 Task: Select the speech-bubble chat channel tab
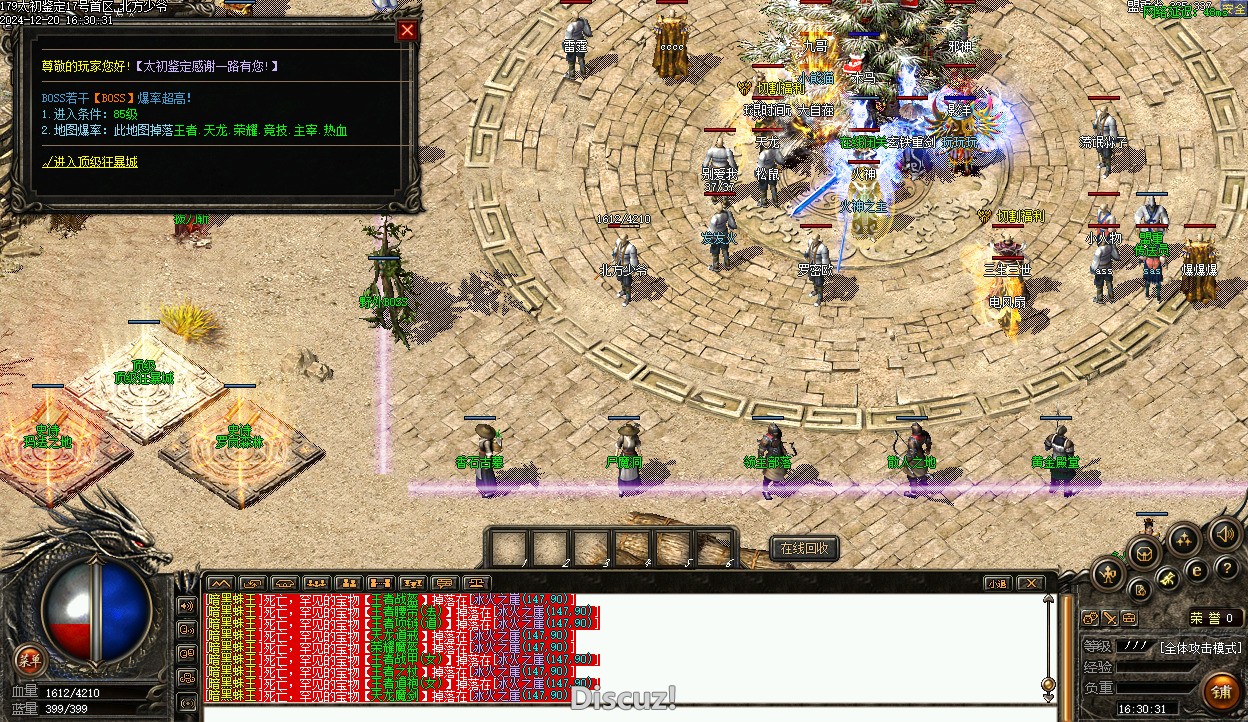click(445, 583)
